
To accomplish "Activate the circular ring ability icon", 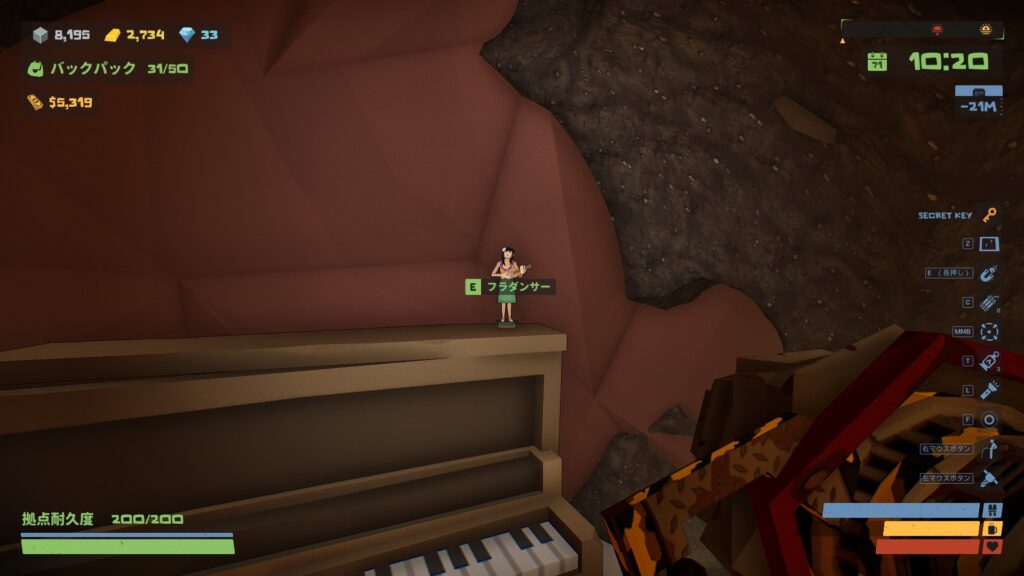I will [989, 420].
